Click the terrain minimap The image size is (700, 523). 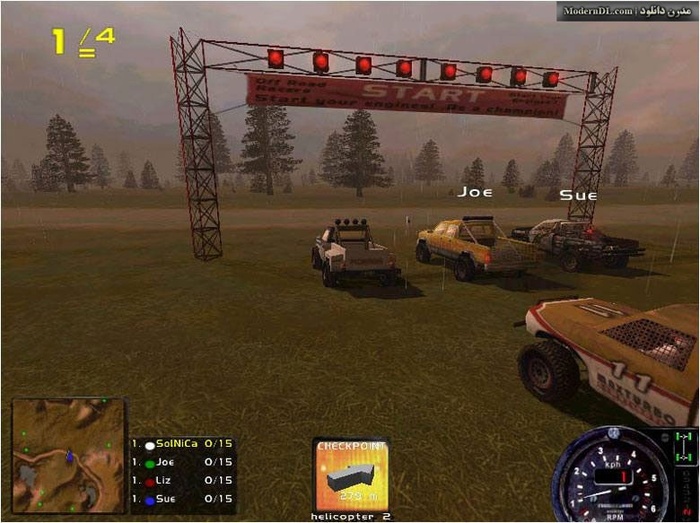coord(68,455)
